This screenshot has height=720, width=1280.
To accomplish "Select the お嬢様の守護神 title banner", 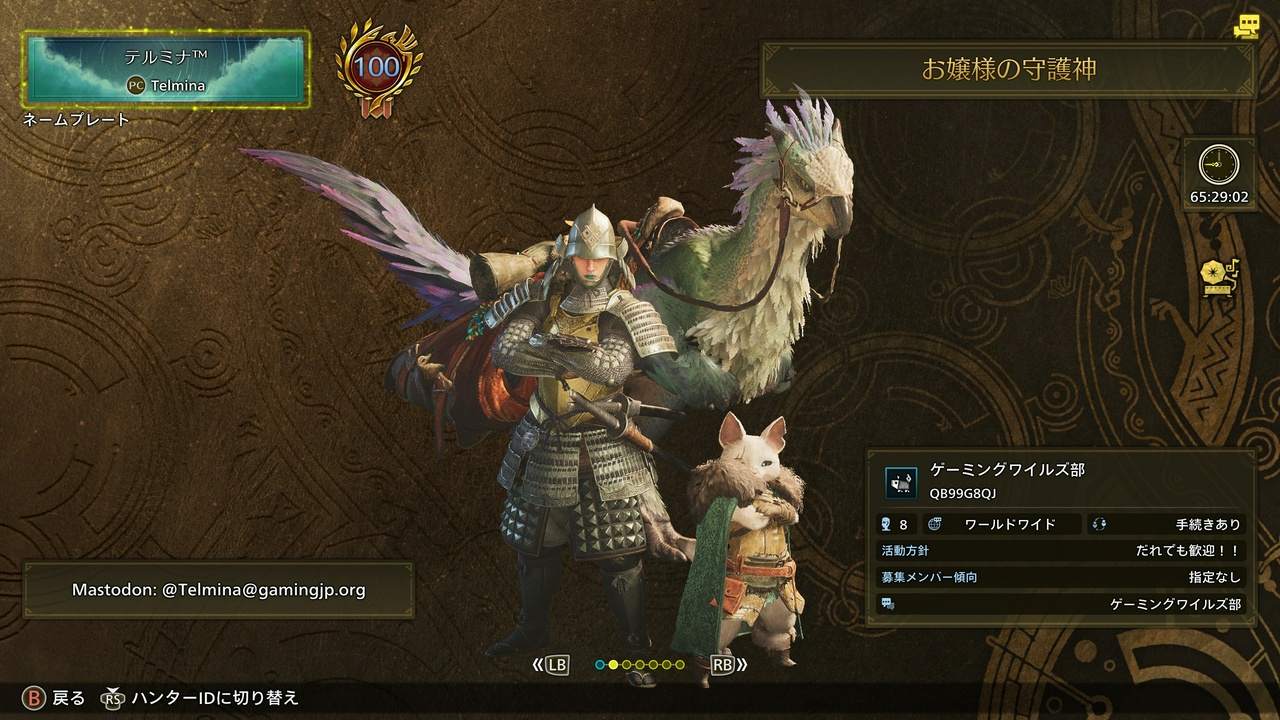I will pyautogui.click(x=1008, y=69).
